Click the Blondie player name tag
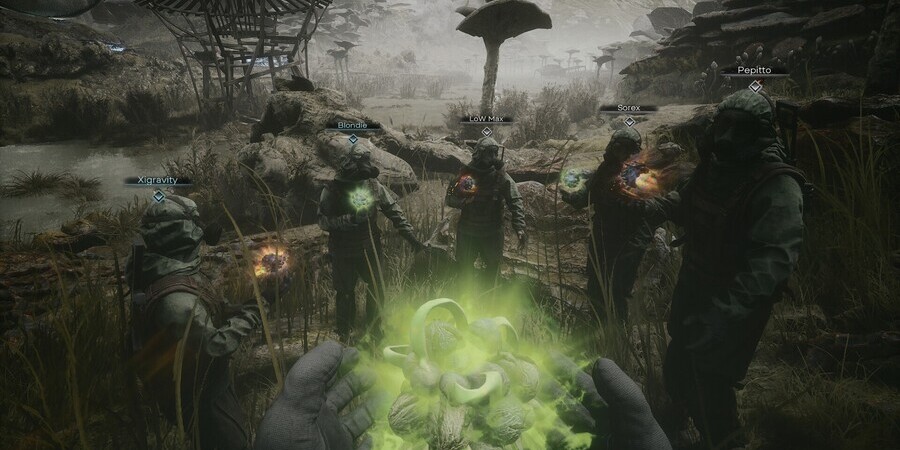 [352, 125]
